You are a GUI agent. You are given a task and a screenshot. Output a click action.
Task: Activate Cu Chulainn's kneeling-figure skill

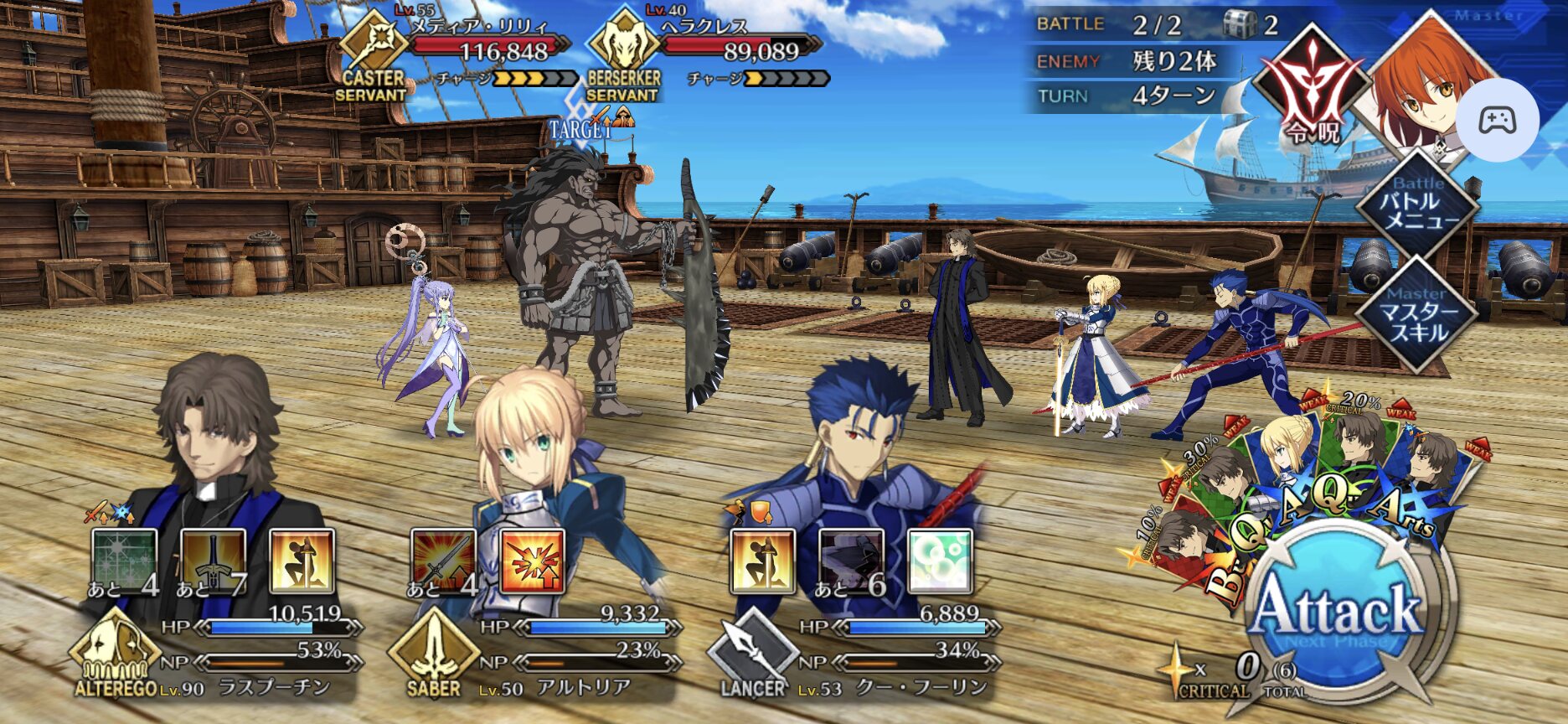pos(762,561)
